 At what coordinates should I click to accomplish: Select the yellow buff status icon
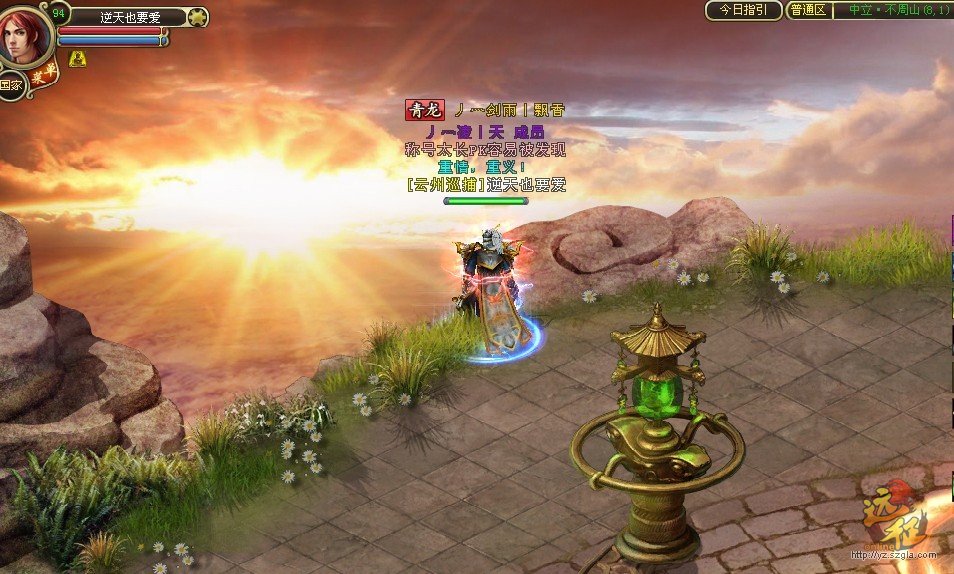[77, 60]
